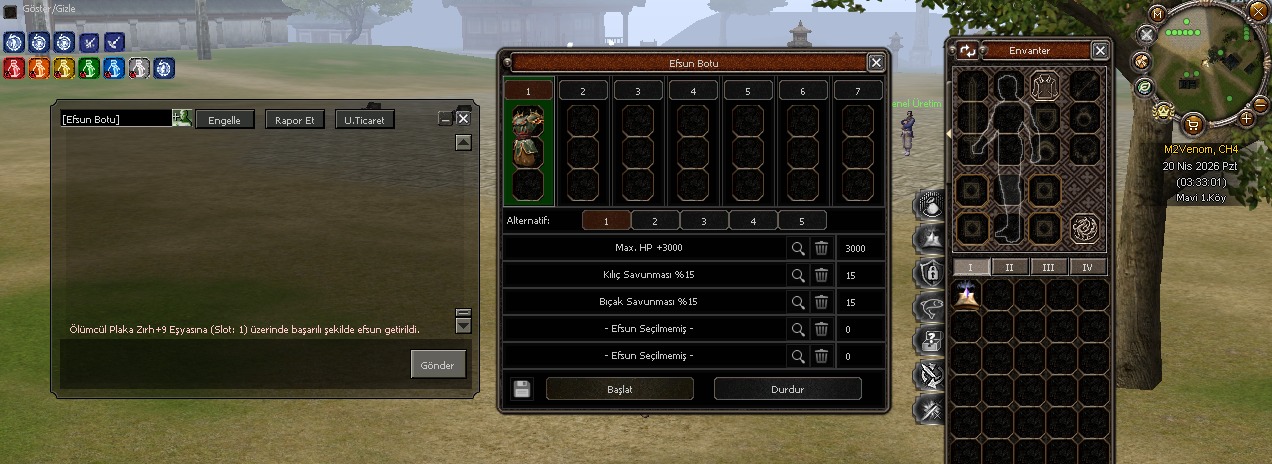Search bonus for Max. HP +3000 row
Viewport: 1272px width, 464px height.
[x=798, y=248]
